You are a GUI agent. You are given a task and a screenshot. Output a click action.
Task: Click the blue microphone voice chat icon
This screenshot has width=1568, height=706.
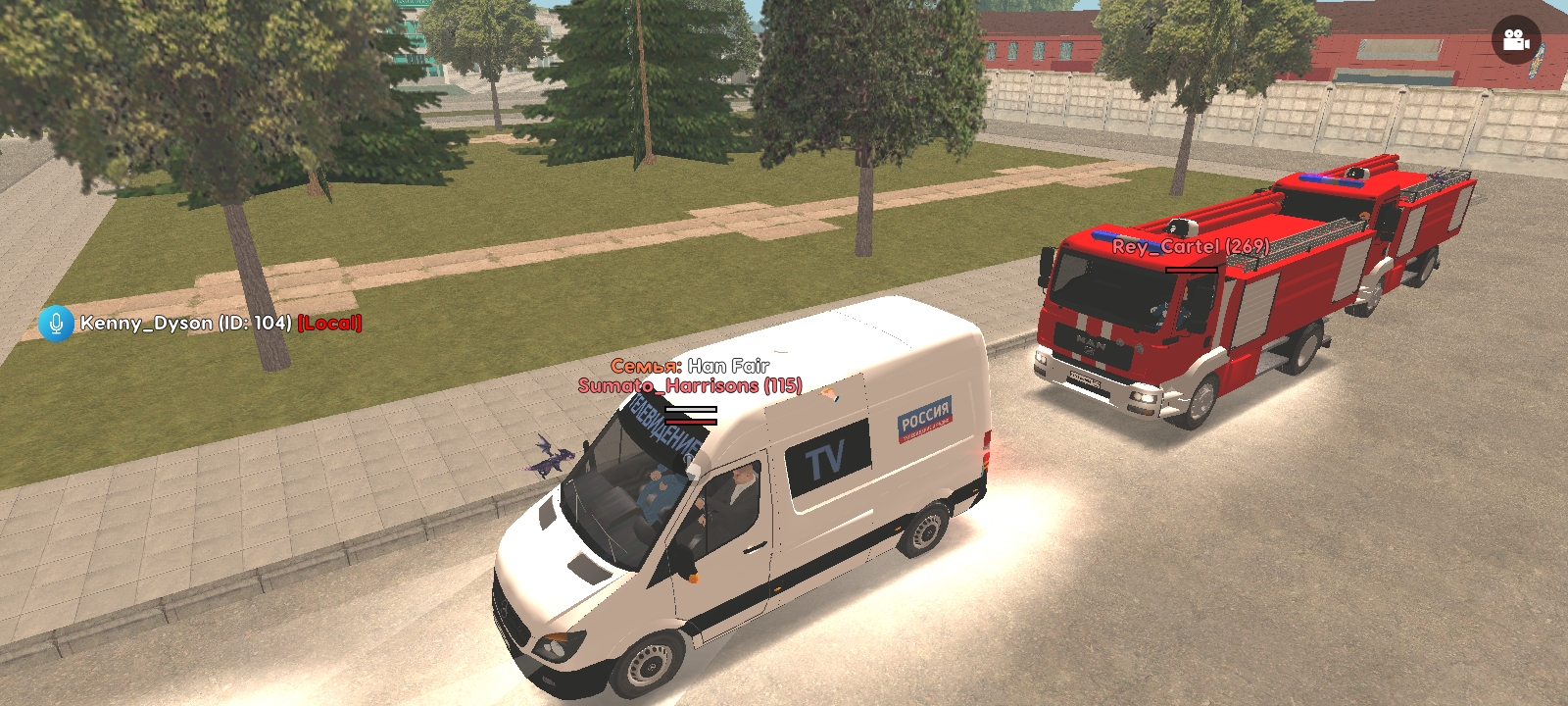(56, 324)
